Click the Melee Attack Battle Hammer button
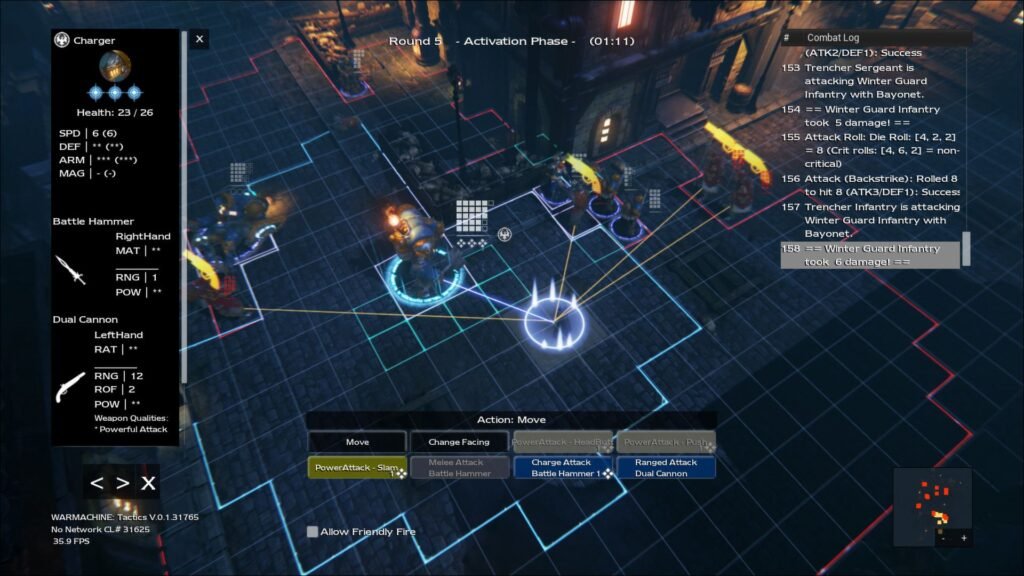Screen dimensions: 1024x576 pyautogui.click(x=459, y=468)
